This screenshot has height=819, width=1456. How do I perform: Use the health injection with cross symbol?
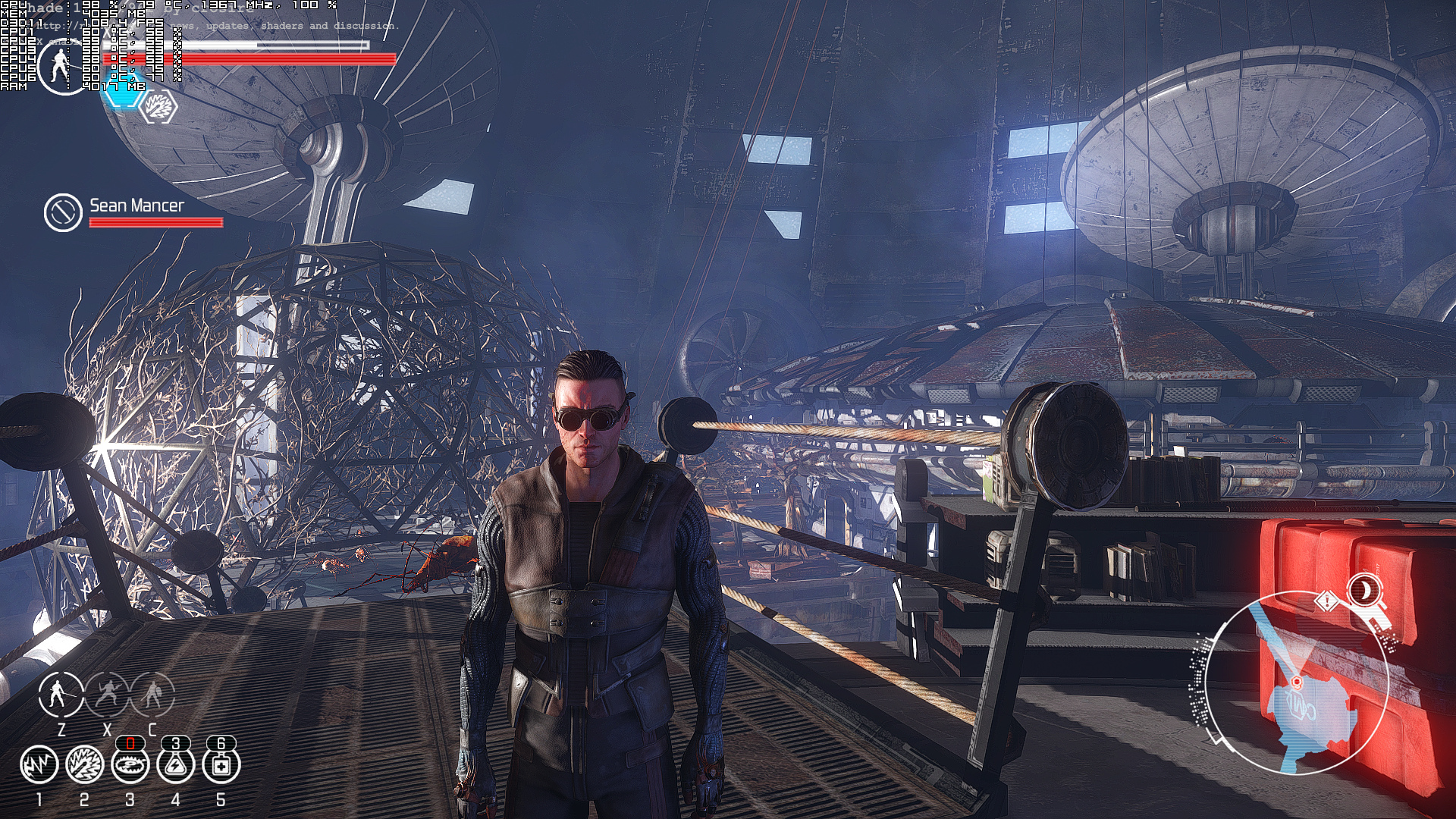(x=221, y=764)
